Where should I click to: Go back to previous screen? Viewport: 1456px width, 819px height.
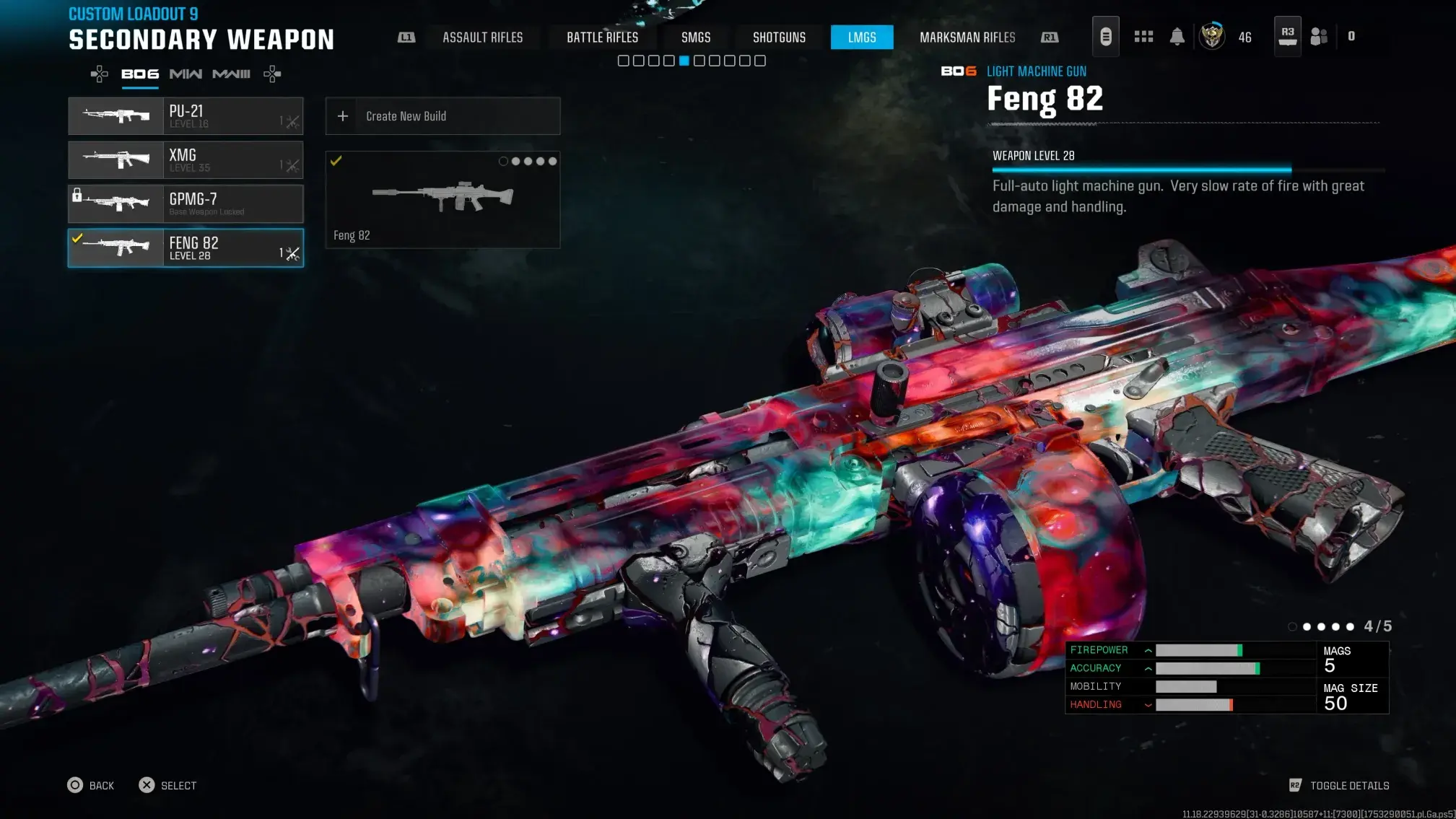[x=91, y=785]
